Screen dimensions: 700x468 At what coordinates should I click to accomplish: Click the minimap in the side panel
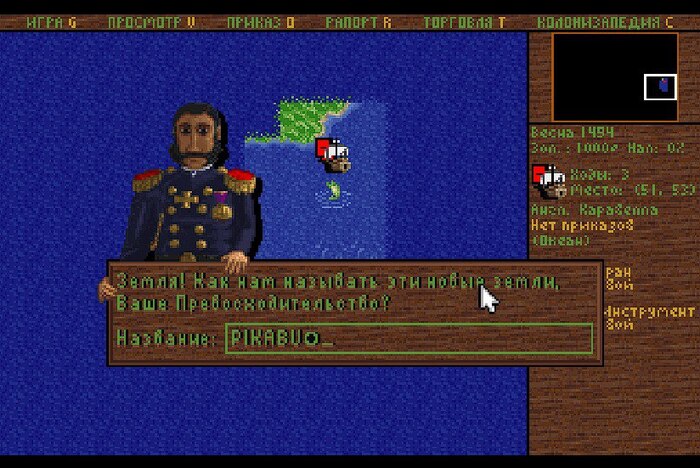(x=614, y=78)
